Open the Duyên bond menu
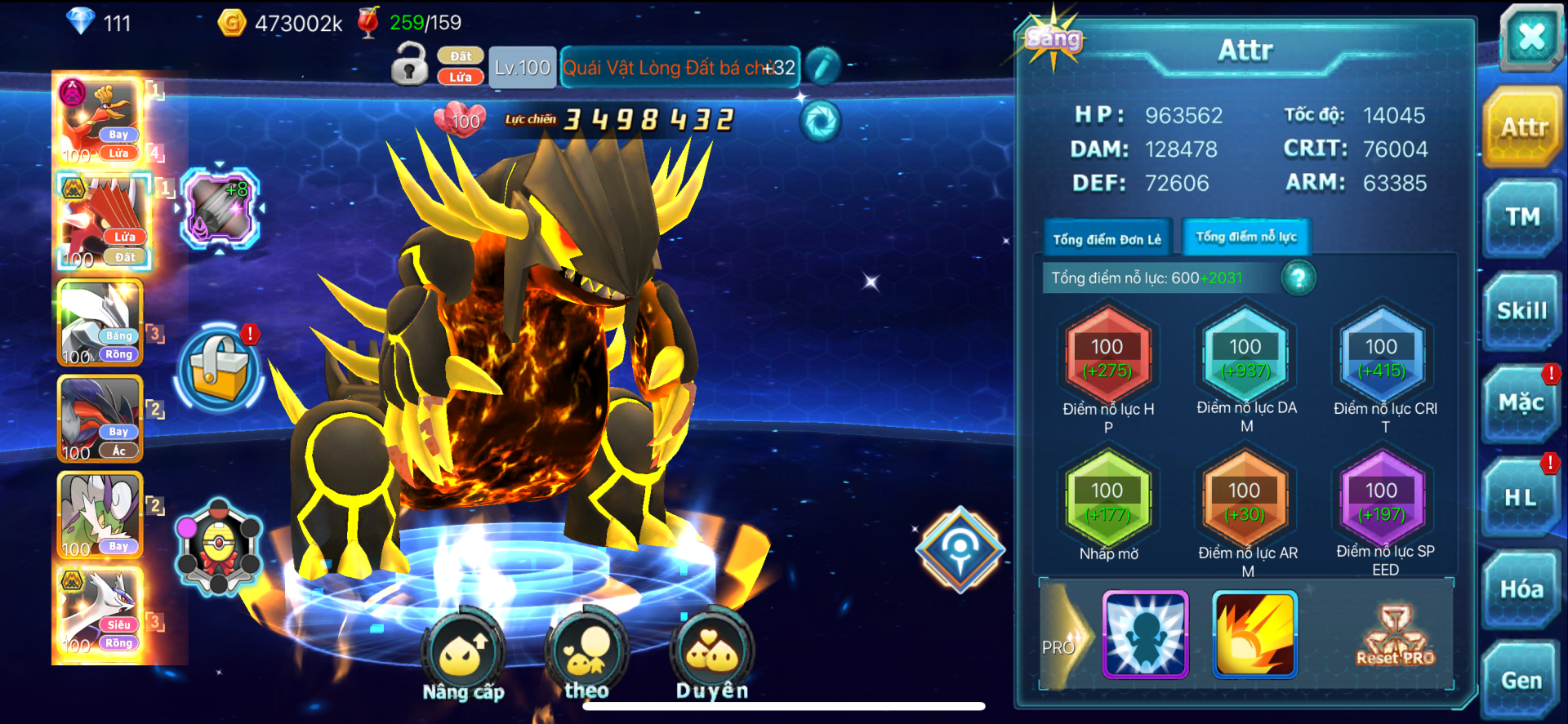This screenshot has height=724, width=1568. point(712,654)
